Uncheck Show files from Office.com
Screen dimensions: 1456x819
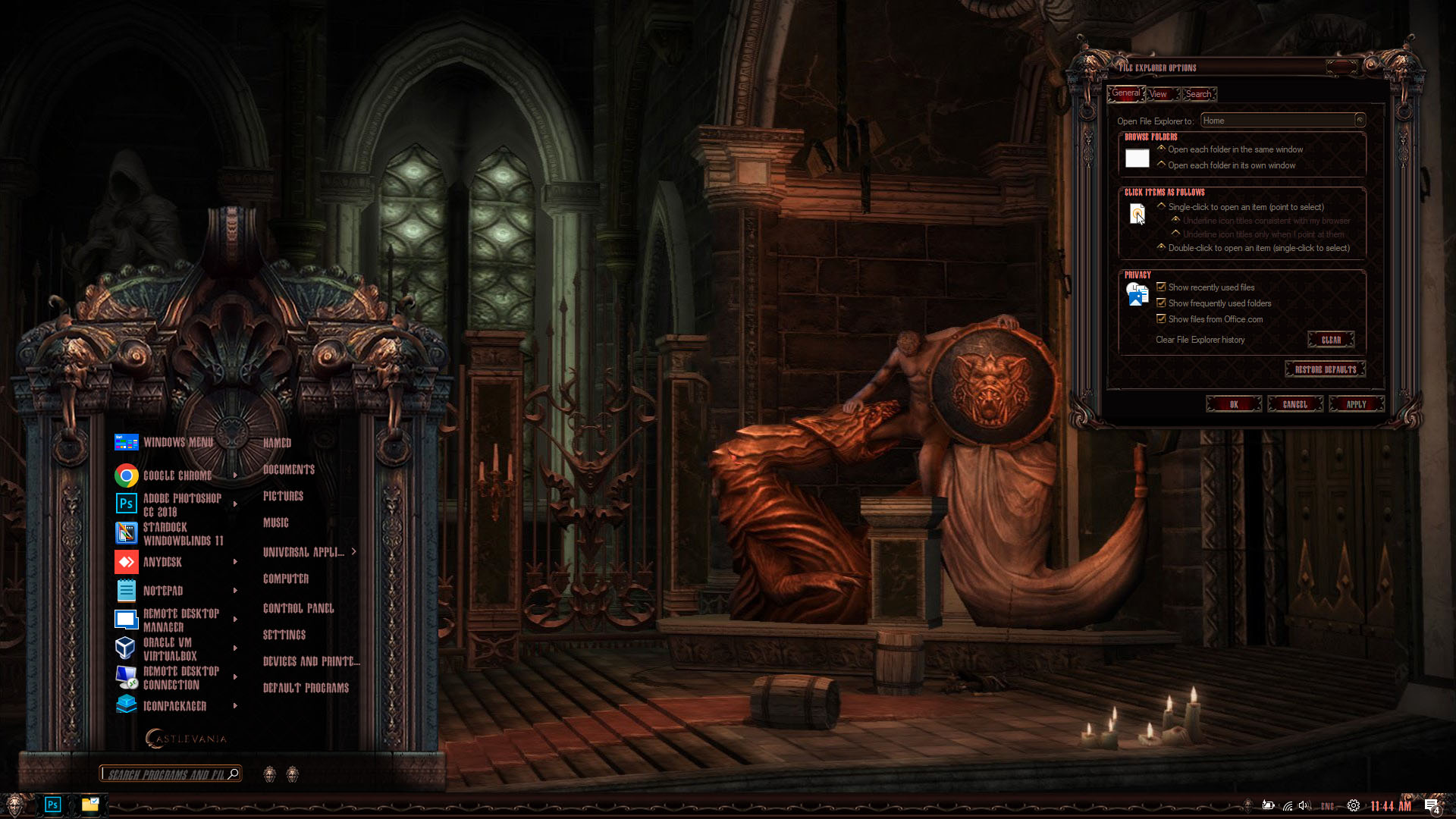[1161, 319]
